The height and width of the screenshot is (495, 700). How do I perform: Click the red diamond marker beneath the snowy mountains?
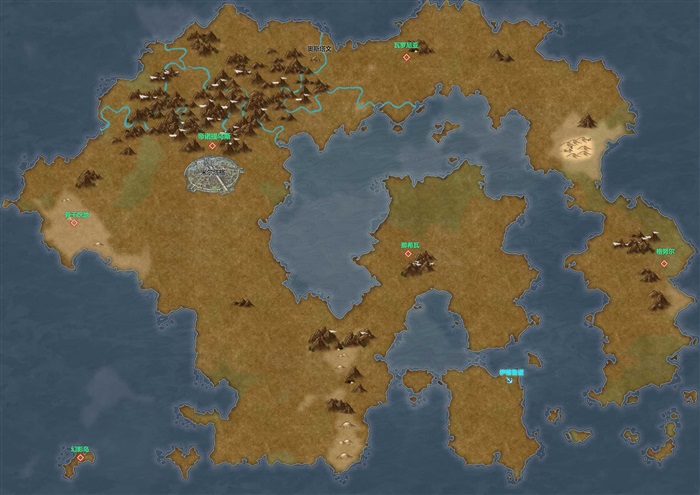[x=212, y=145]
